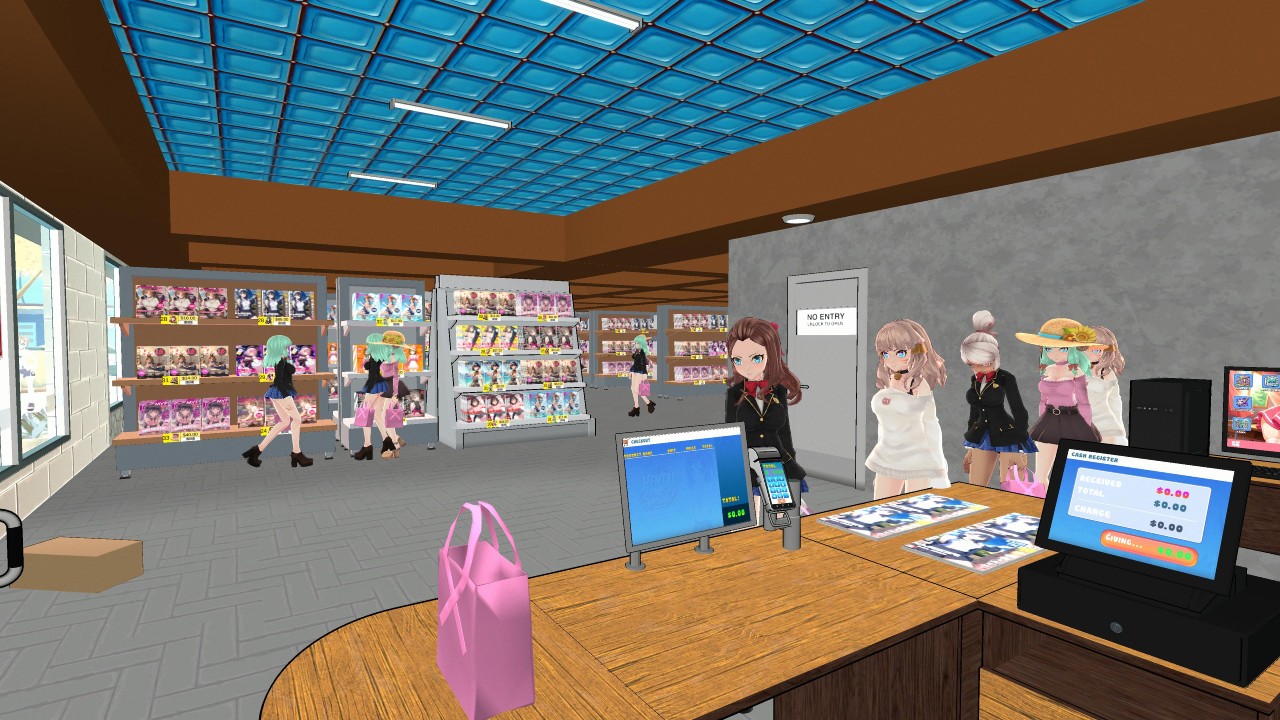Image resolution: width=1280 pixels, height=720 pixels.
Task: Click the TOTAL $0.00 readout on the checkout screen
Action: [x=736, y=513]
